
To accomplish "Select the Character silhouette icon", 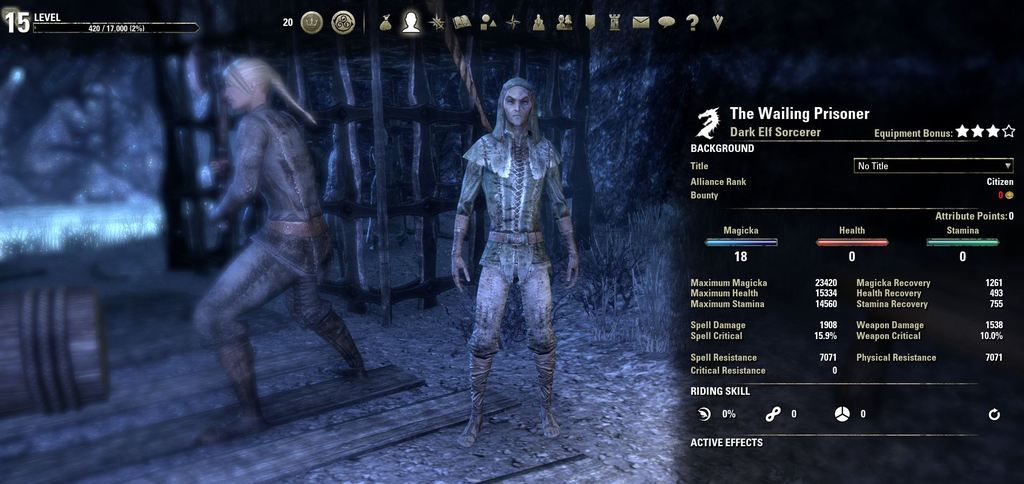I will (x=410, y=21).
